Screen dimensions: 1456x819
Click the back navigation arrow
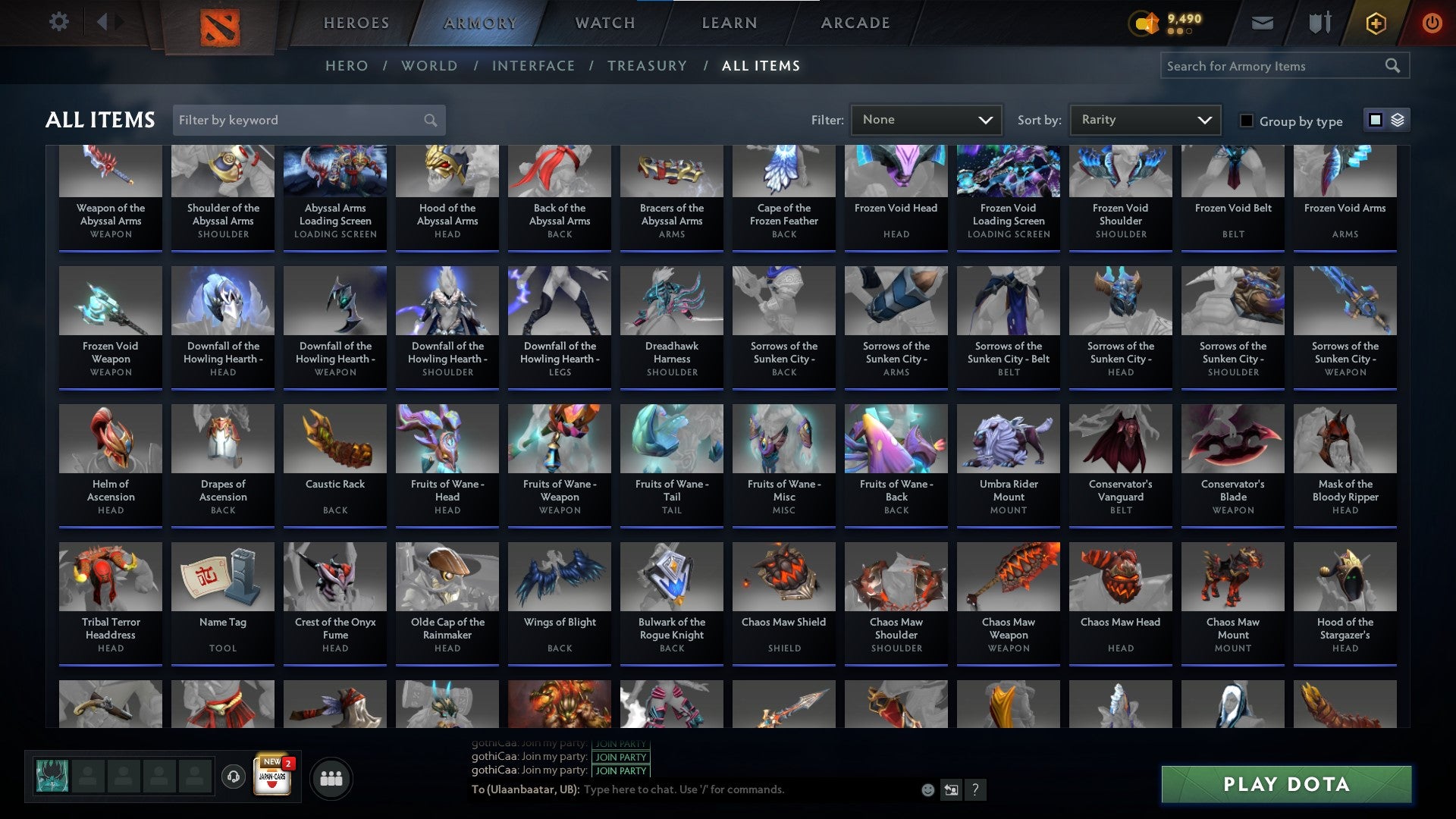point(102,22)
